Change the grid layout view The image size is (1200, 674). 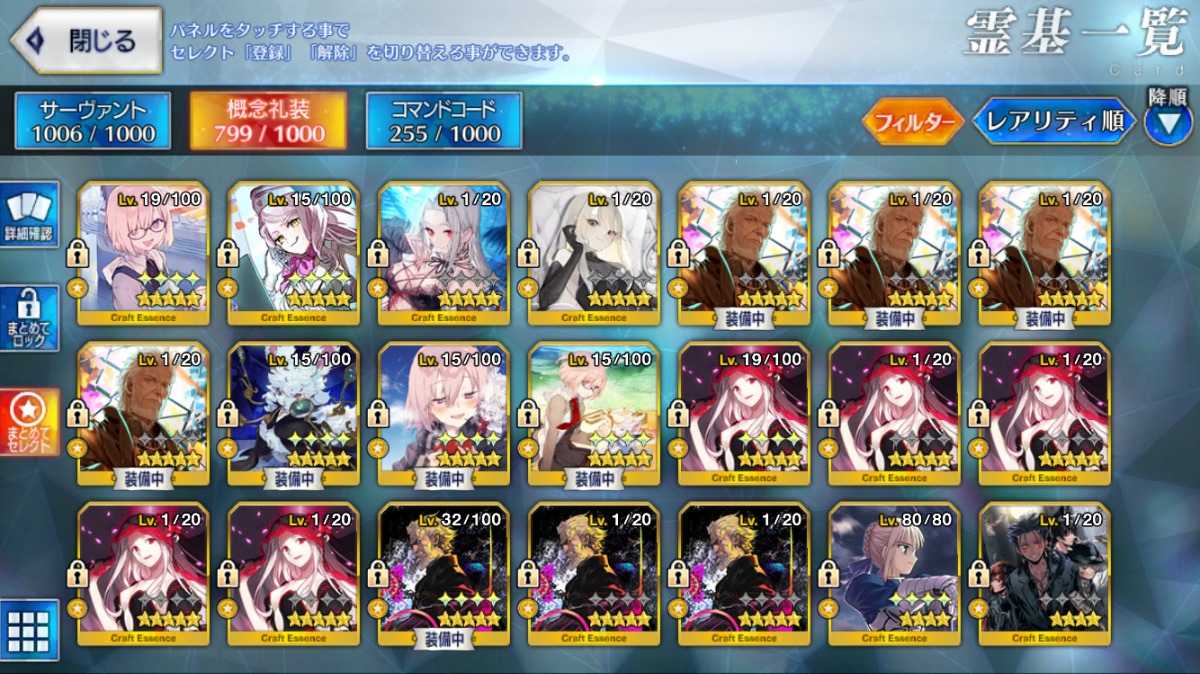click(x=29, y=629)
